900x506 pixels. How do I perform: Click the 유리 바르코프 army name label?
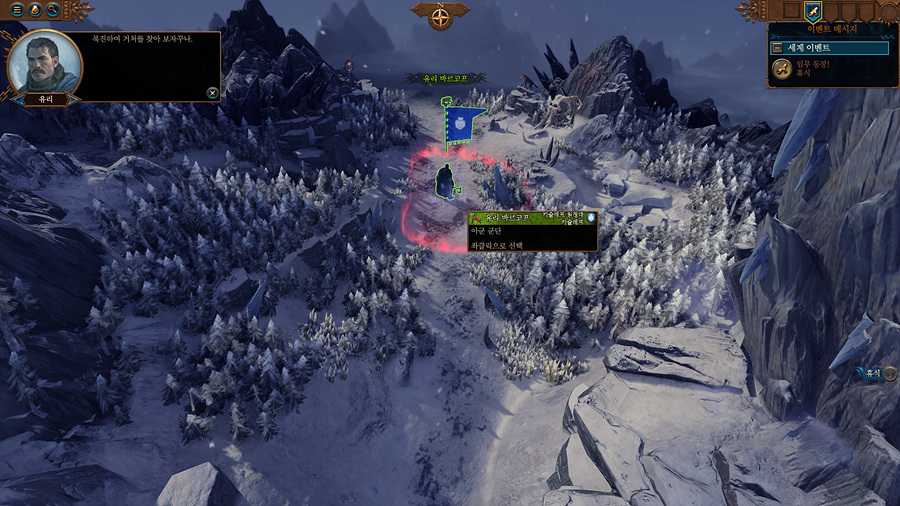pyautogui.click(x=443, y=78)
